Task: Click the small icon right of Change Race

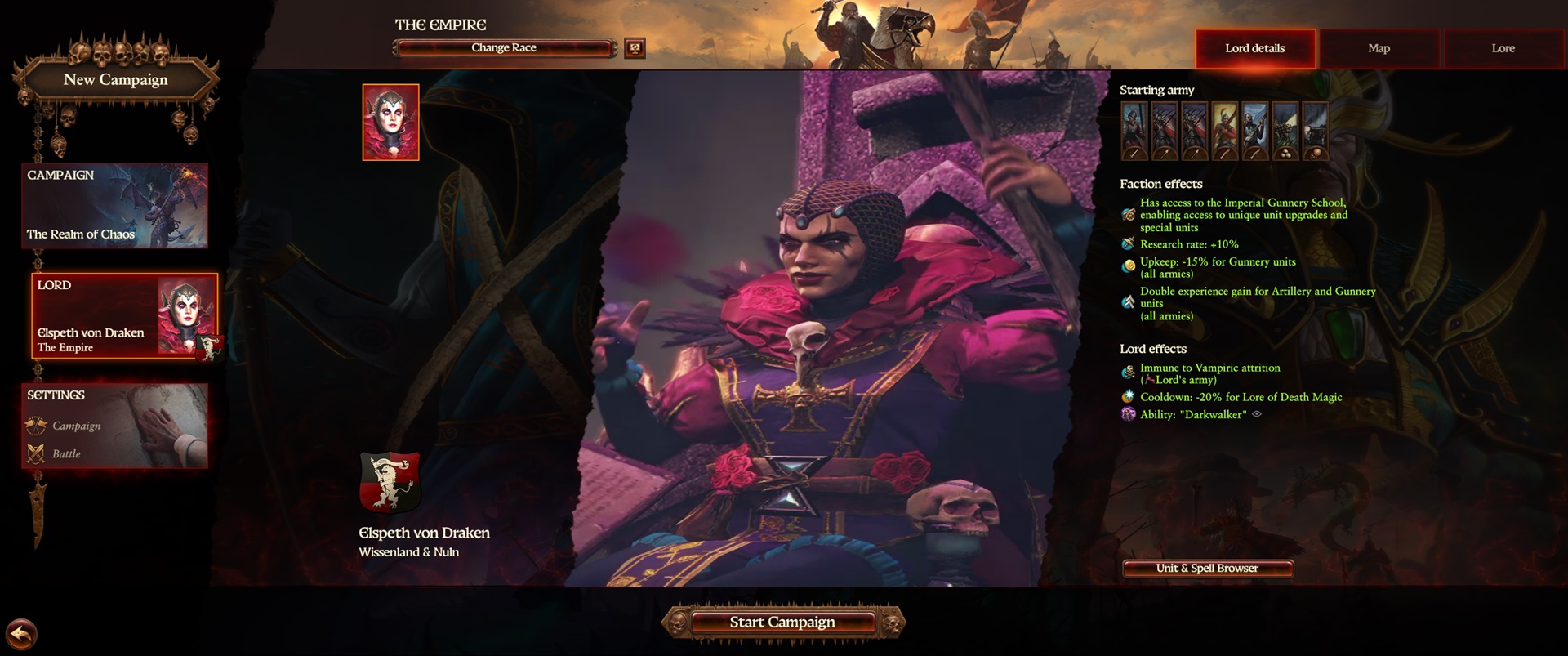Action: [634, 48]
